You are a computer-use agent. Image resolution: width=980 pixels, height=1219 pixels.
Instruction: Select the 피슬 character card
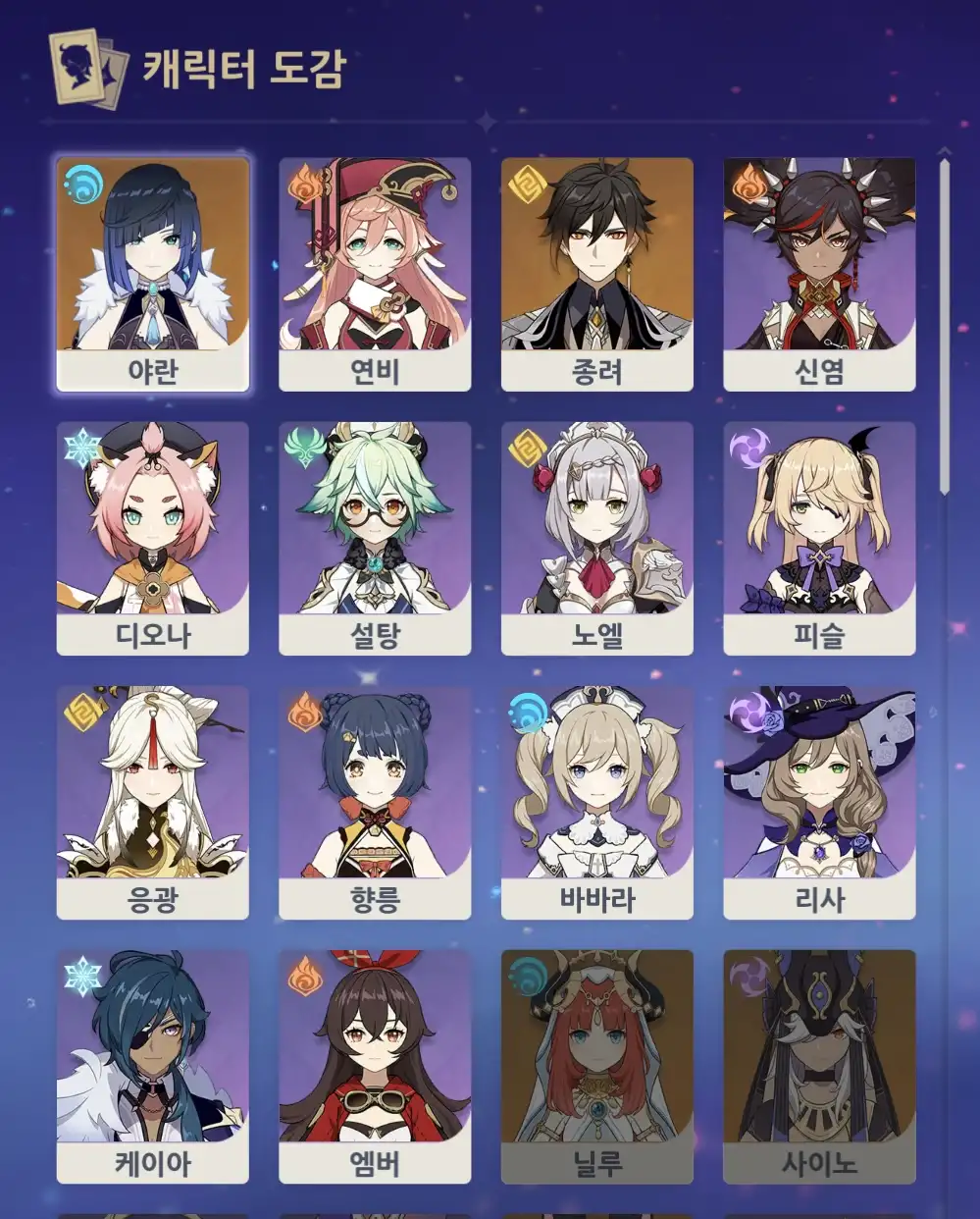click(819, 538)
